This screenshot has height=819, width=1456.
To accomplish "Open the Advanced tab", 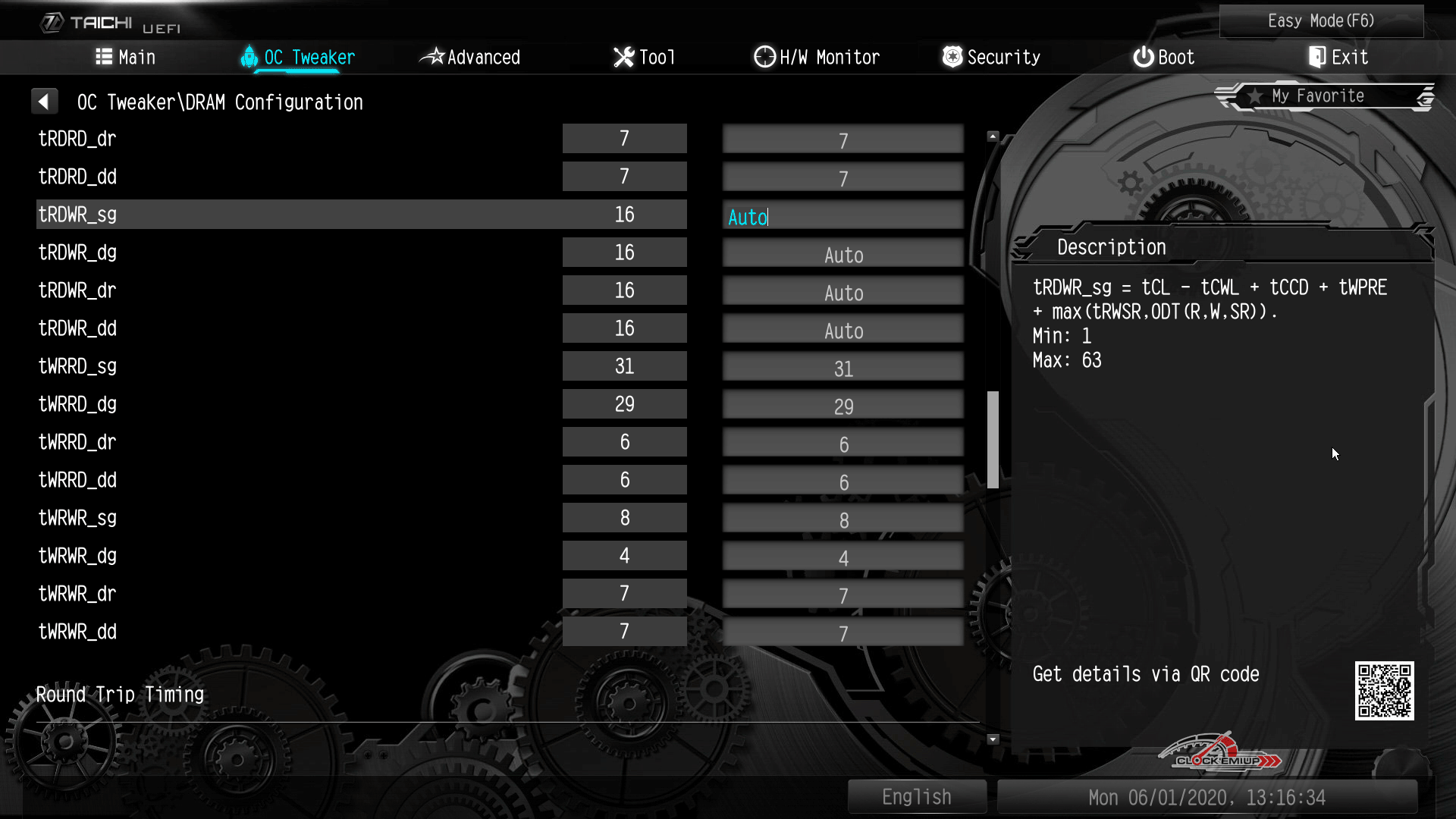I will [470, 58].
